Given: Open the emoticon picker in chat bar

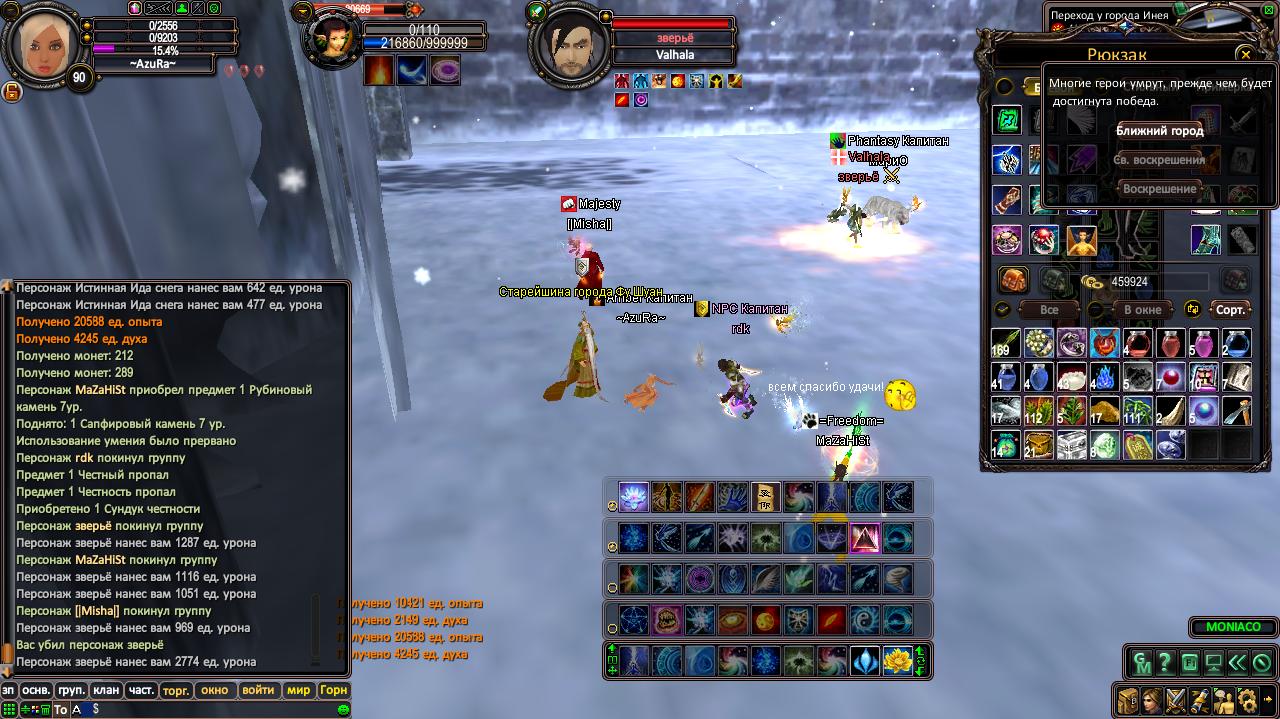Looking at the screenshot, I should [344, 709].
